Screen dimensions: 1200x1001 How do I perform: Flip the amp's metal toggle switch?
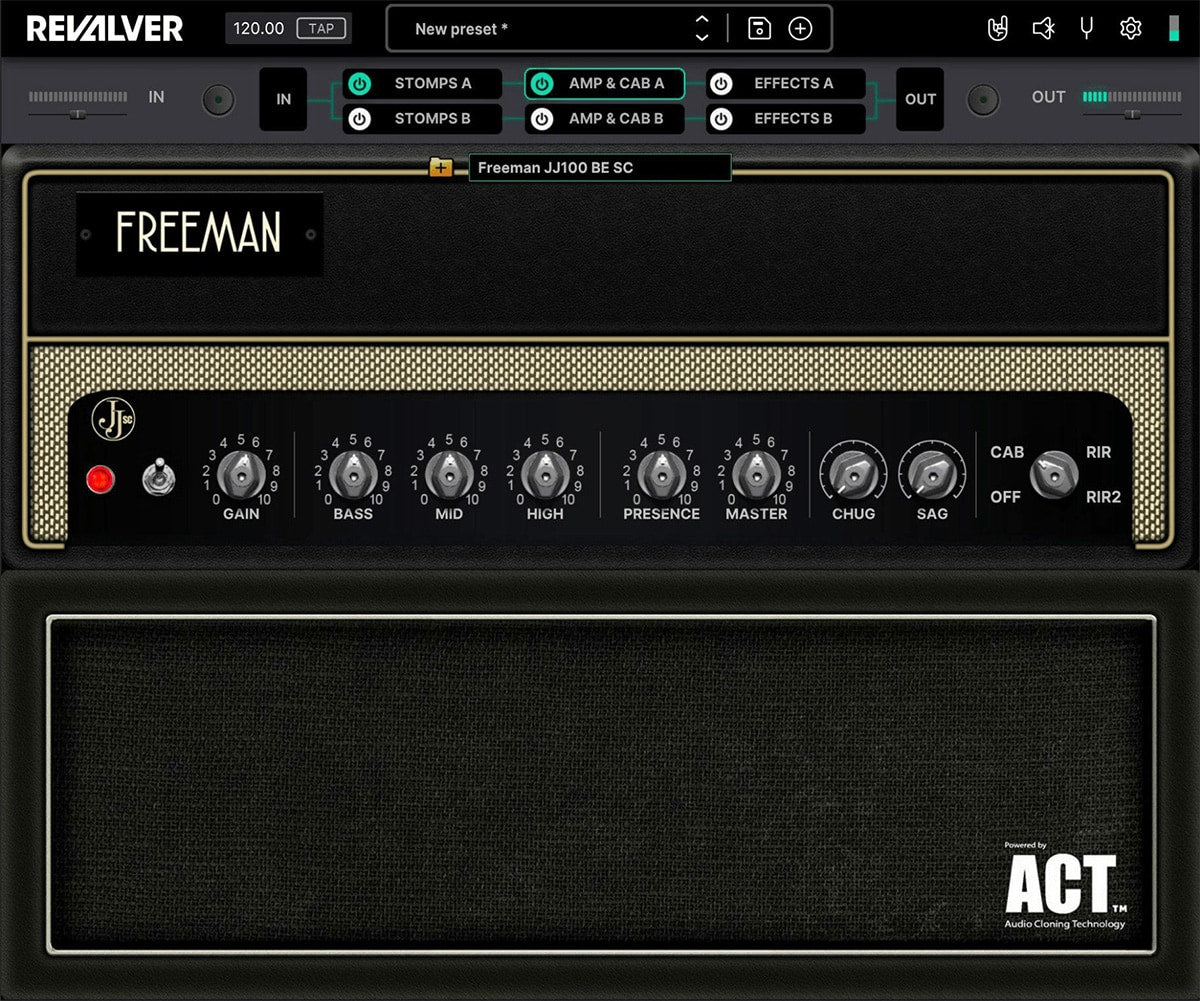click(x=155, y=477)
